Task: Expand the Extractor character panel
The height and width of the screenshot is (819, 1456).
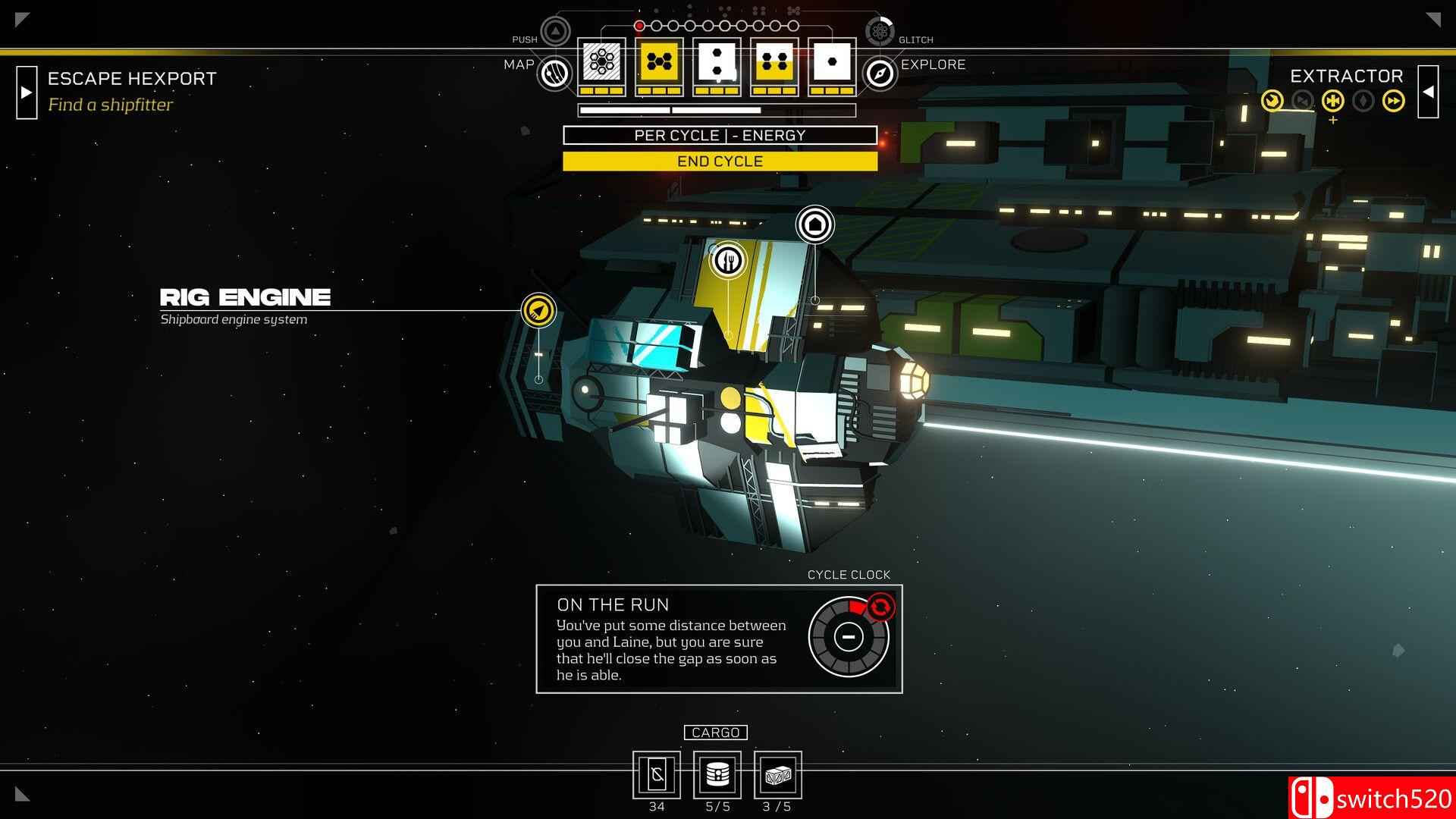Action: [x=1428, y=92]
